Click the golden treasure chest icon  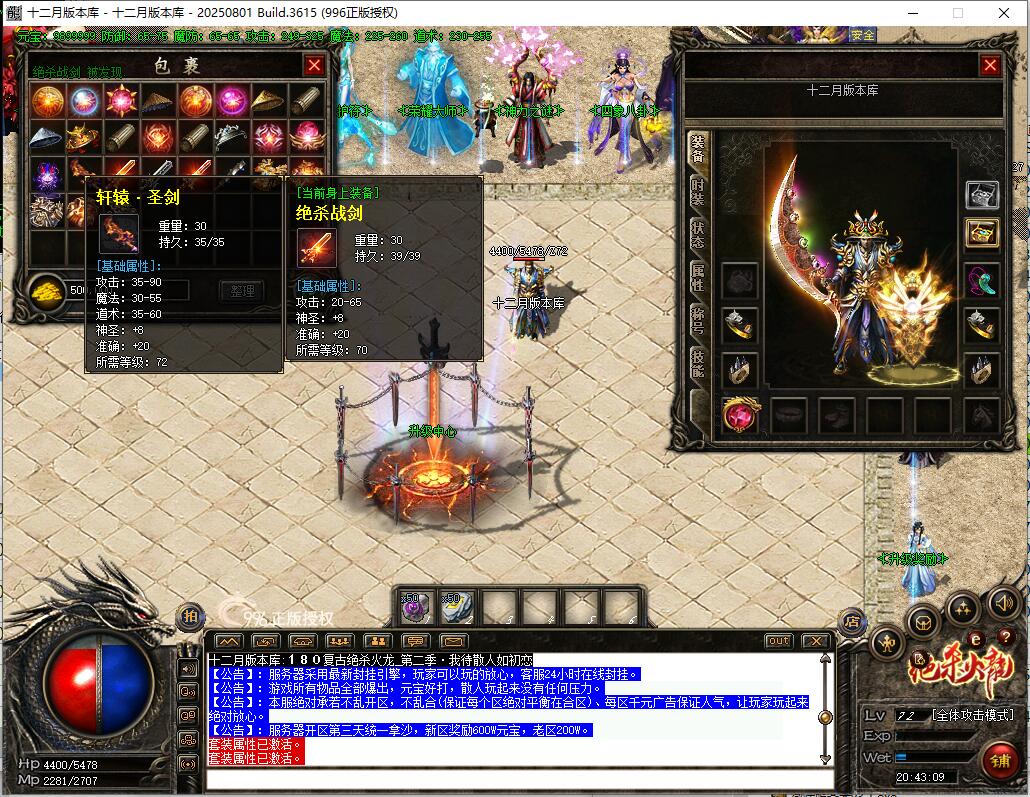982,233
